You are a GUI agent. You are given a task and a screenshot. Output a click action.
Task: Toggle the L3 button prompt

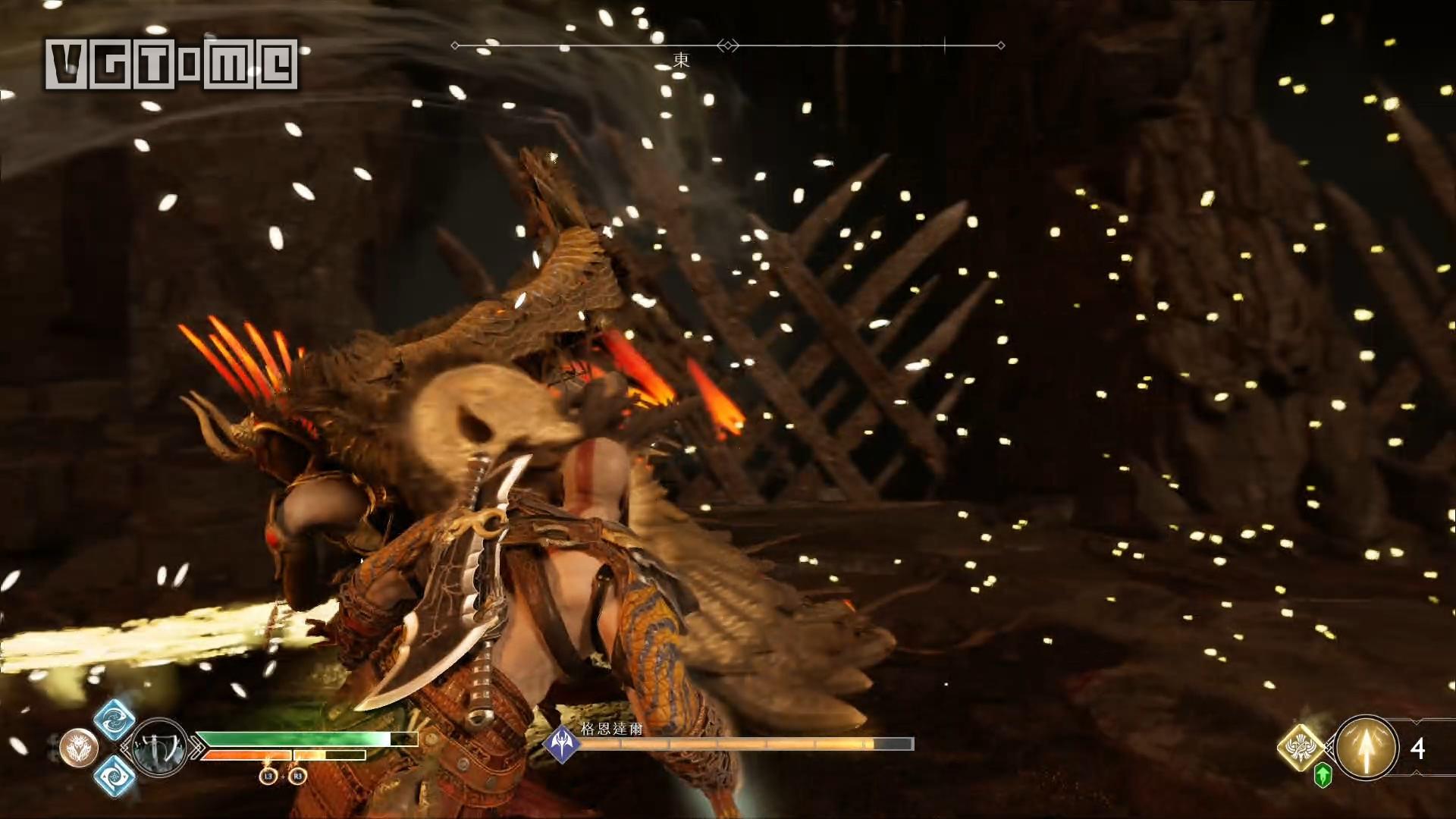tap(268, 777)
